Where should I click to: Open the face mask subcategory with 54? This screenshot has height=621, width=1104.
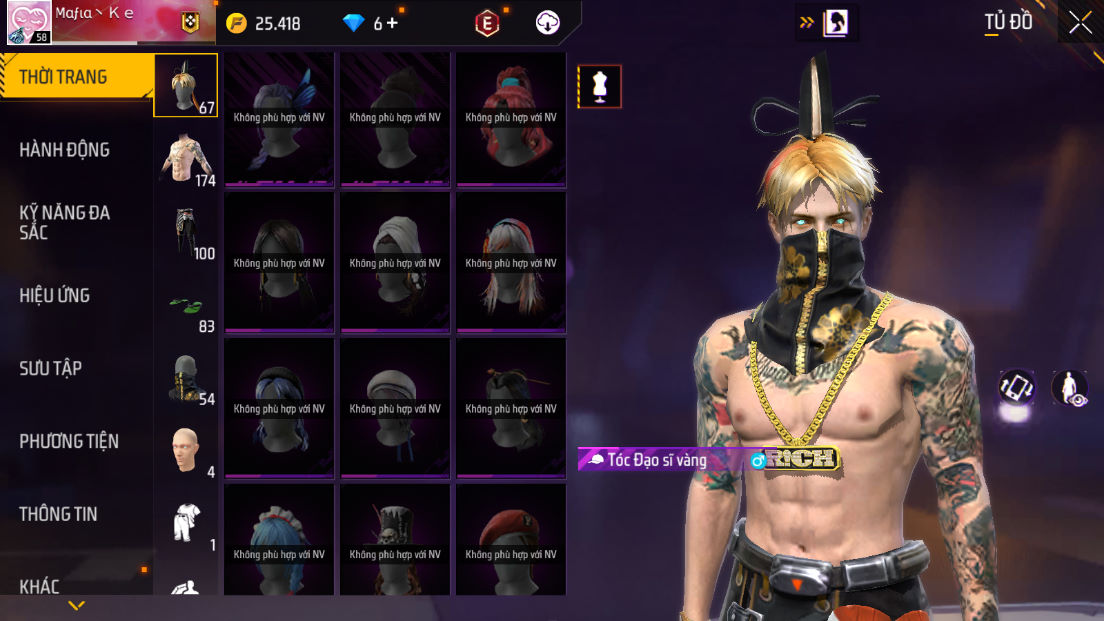coord(186,378)
